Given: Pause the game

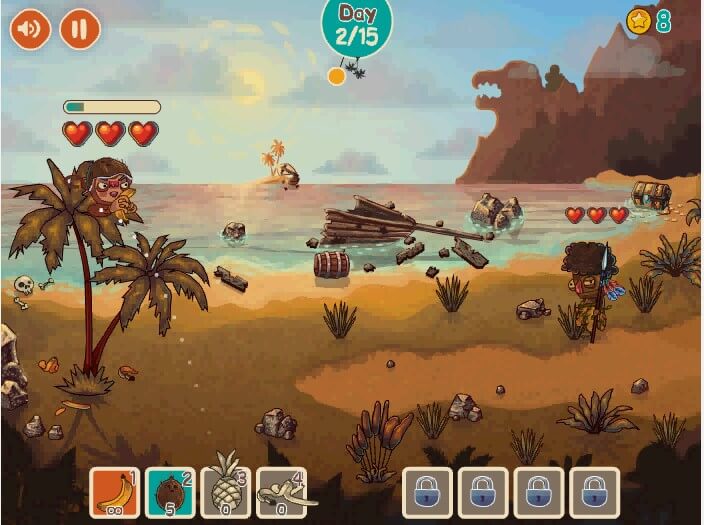Looking at the screenshot, I should (x=80, y=29).
